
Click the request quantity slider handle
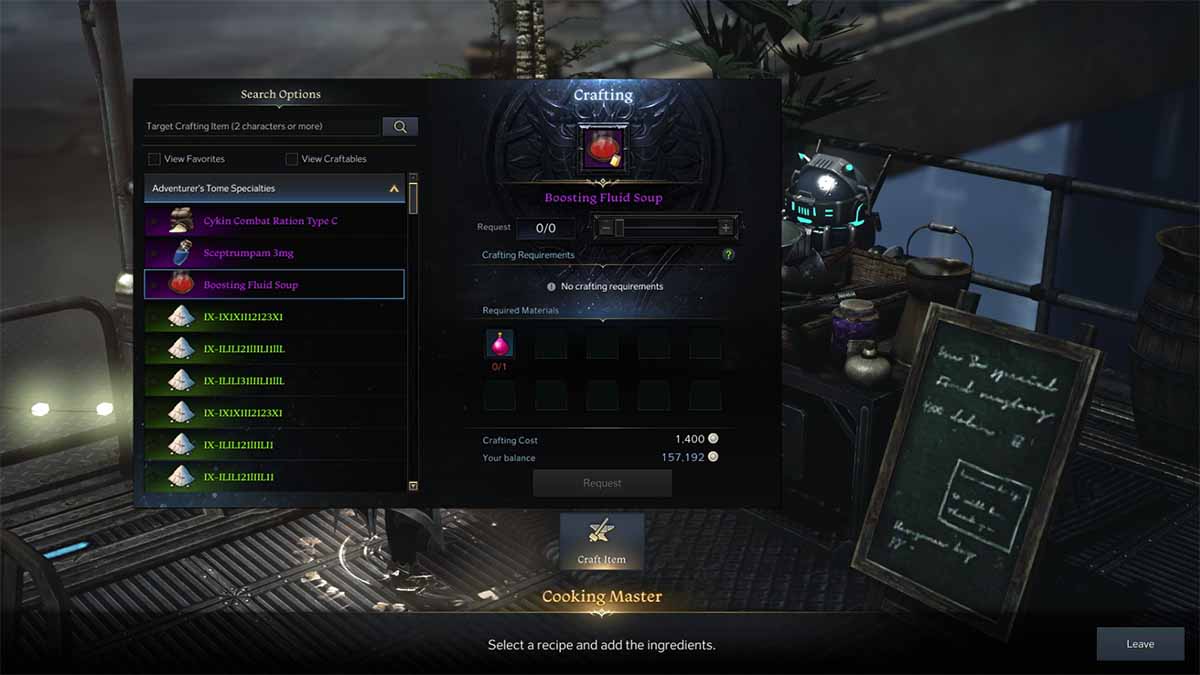pyautogui.click(x=619, y=228)
